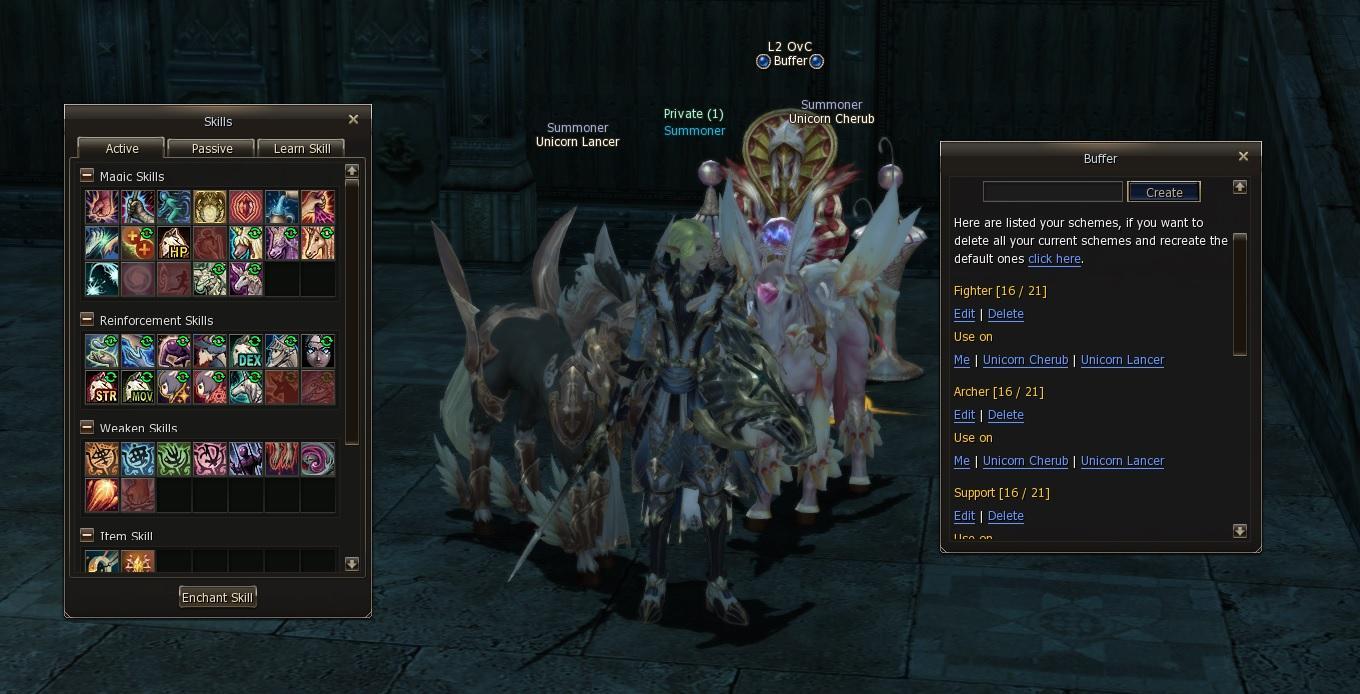
Task: Activate the DEX reinforcement skill icon
Action: [246, 351]
